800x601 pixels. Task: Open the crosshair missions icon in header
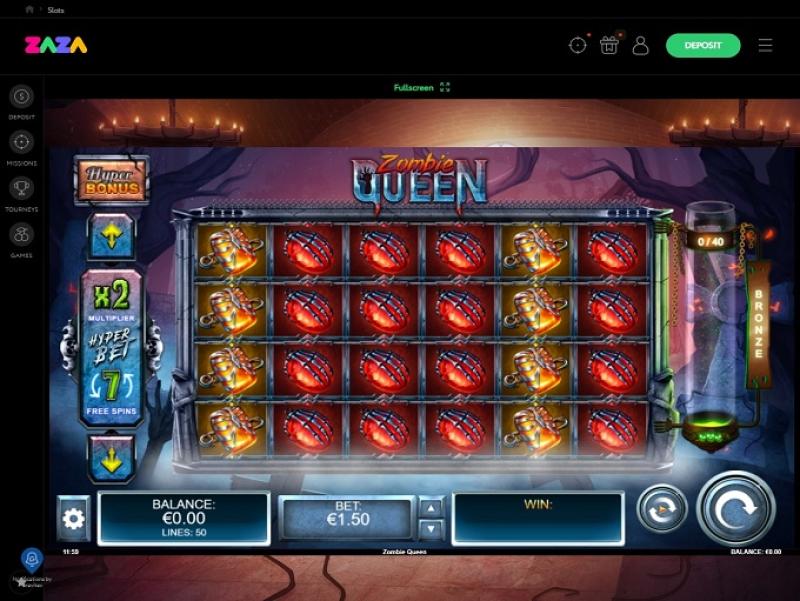tap(577, 45)
